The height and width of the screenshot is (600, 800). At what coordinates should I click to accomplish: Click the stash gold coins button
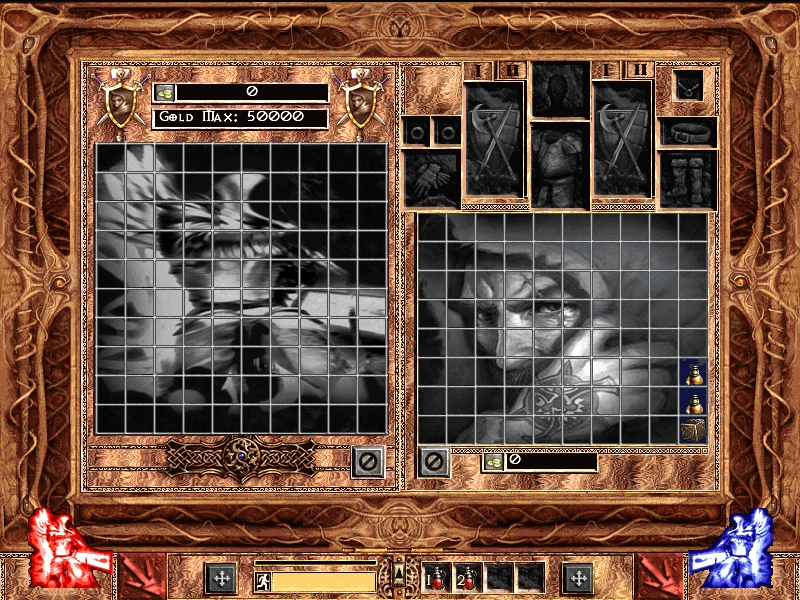(165, 92)
